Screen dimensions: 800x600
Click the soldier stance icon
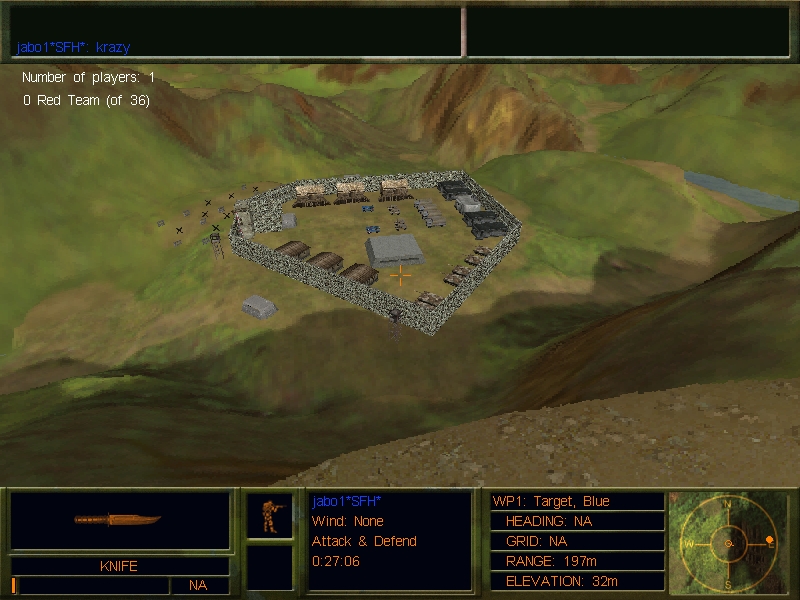click(x=269, y=515)
